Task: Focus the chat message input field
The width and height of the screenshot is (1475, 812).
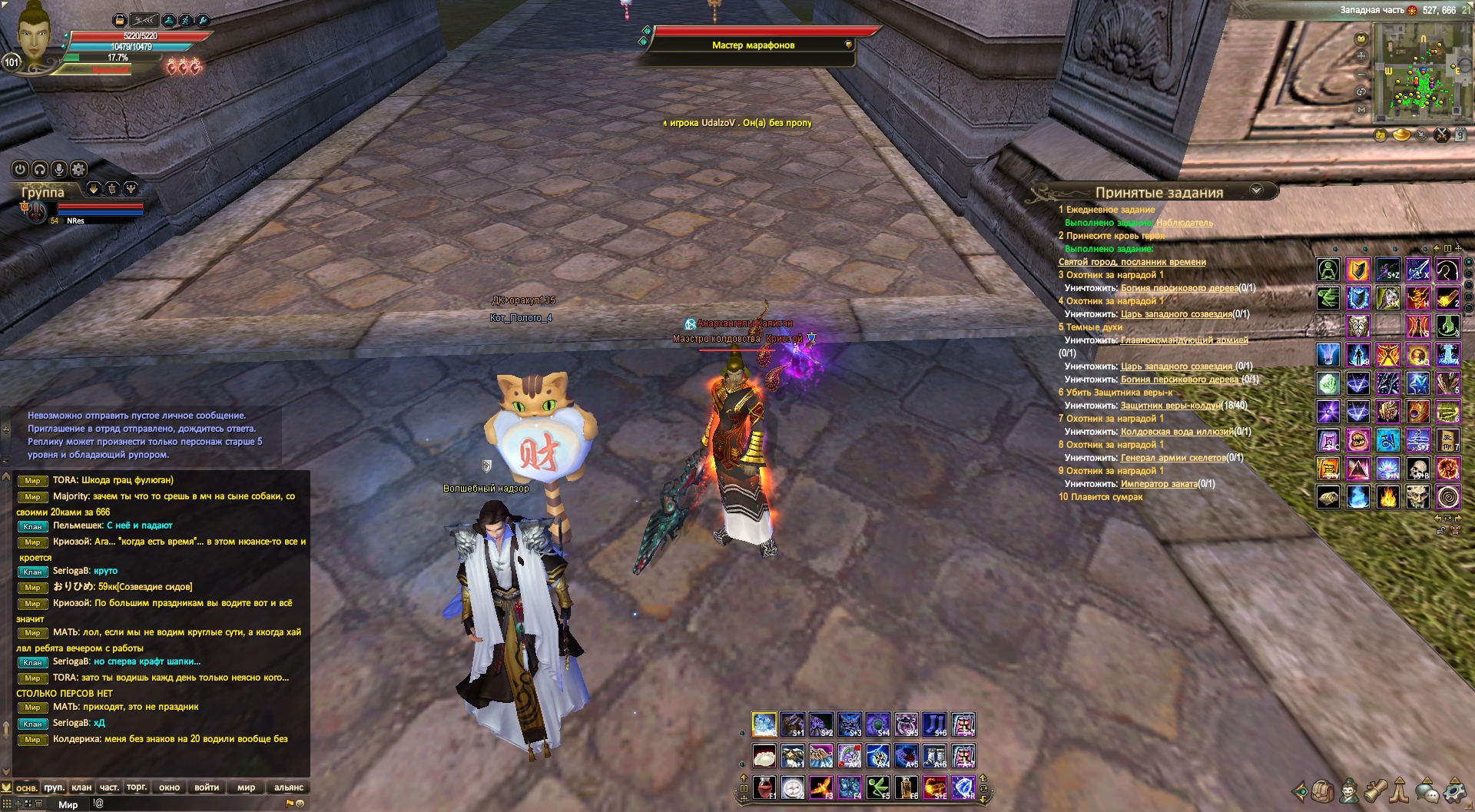Action: (192, 804)
